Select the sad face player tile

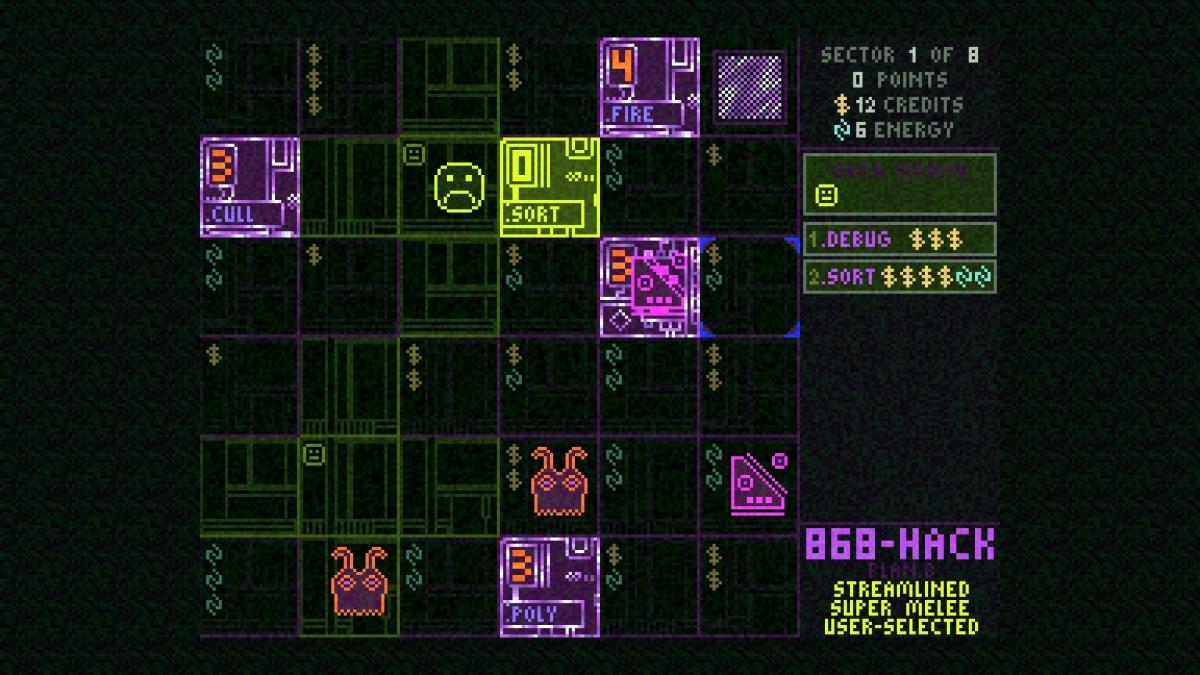459,187
